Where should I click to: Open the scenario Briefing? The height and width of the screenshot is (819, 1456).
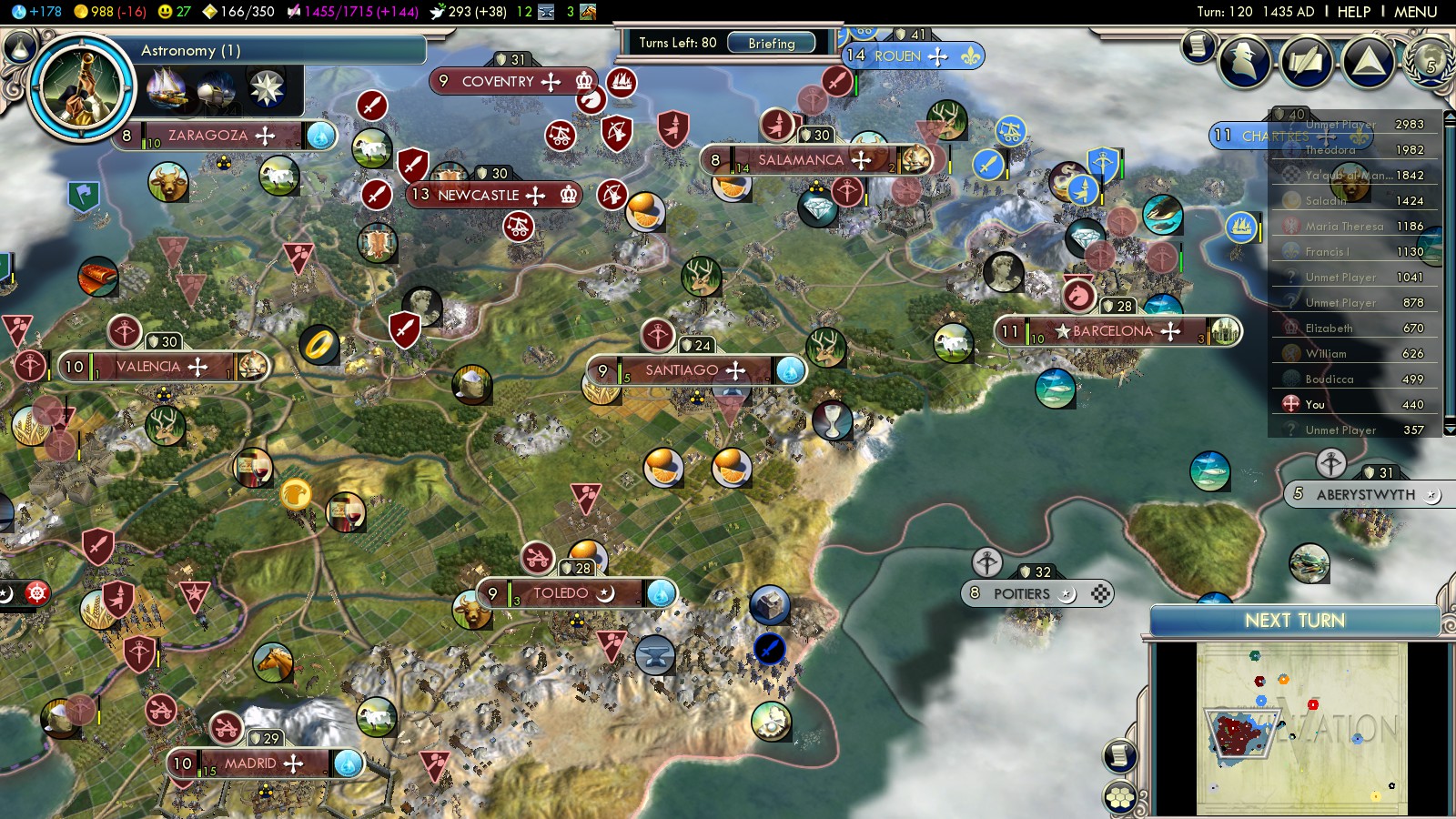point(771,43)
